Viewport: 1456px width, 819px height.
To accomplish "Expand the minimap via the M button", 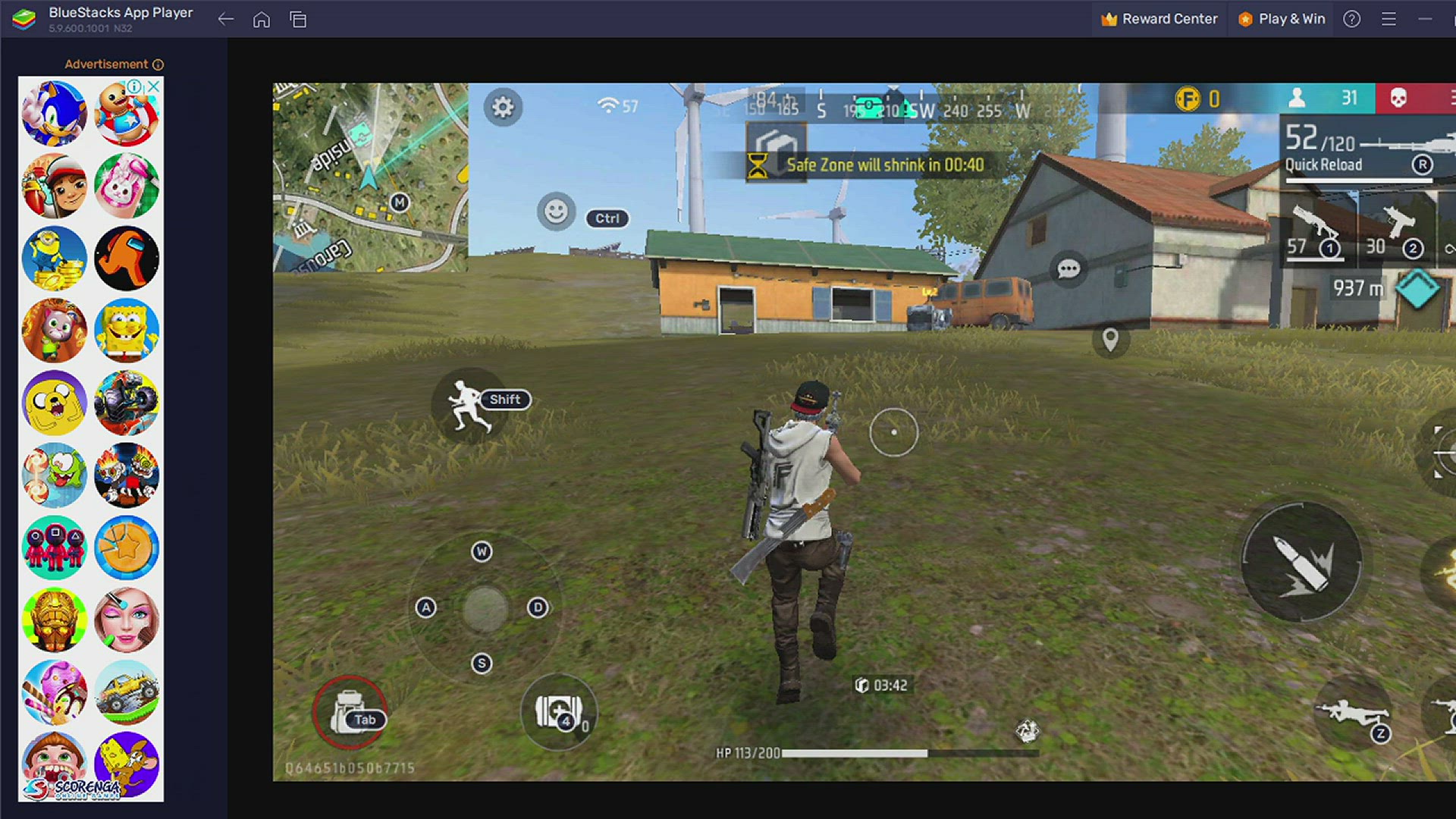I will [x=399, y=201].
